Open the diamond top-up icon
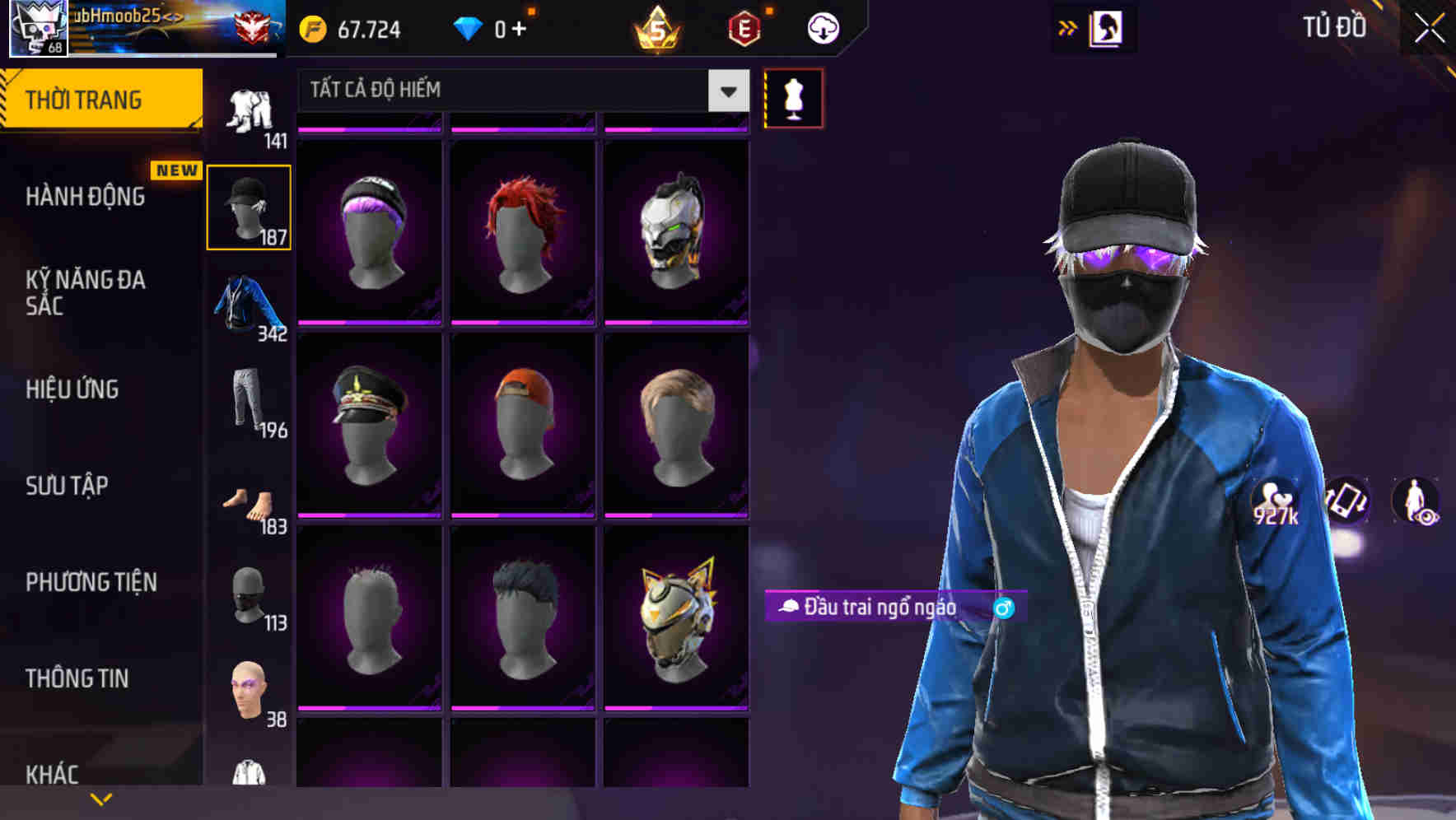This screenshot has height=820, width=1456. [469, 27]
